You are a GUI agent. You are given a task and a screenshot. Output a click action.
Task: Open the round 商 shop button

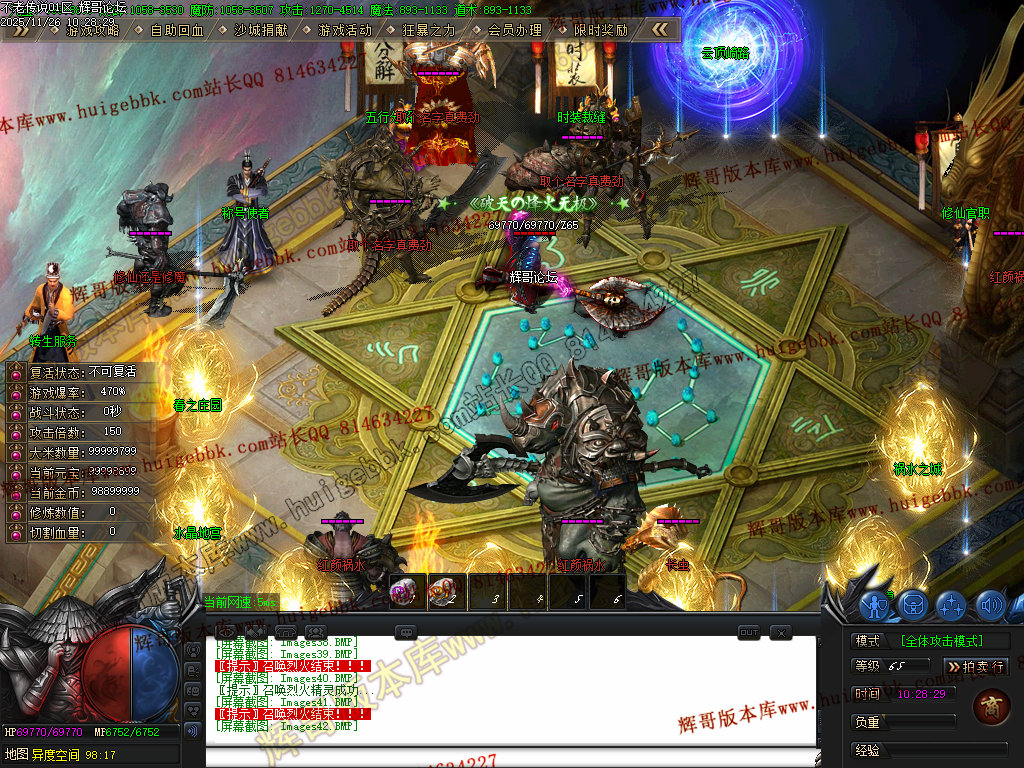coord(990,707)
